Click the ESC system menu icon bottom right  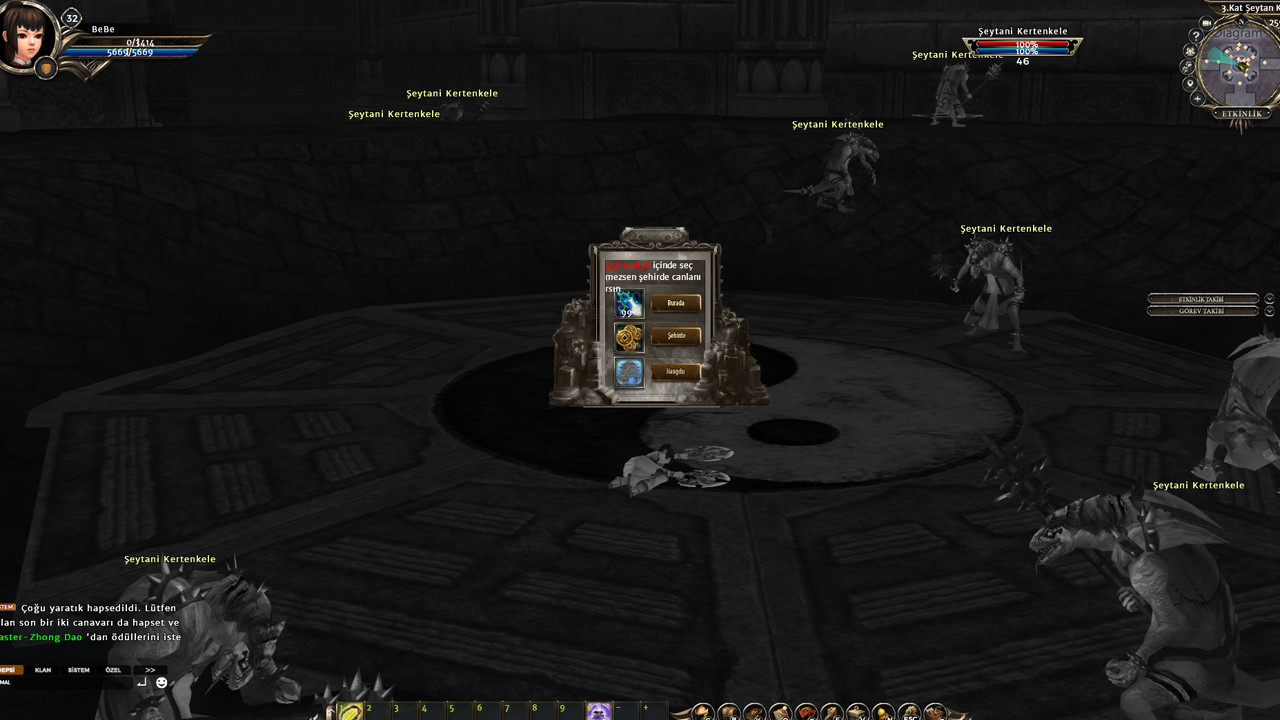tap(908, 711)
